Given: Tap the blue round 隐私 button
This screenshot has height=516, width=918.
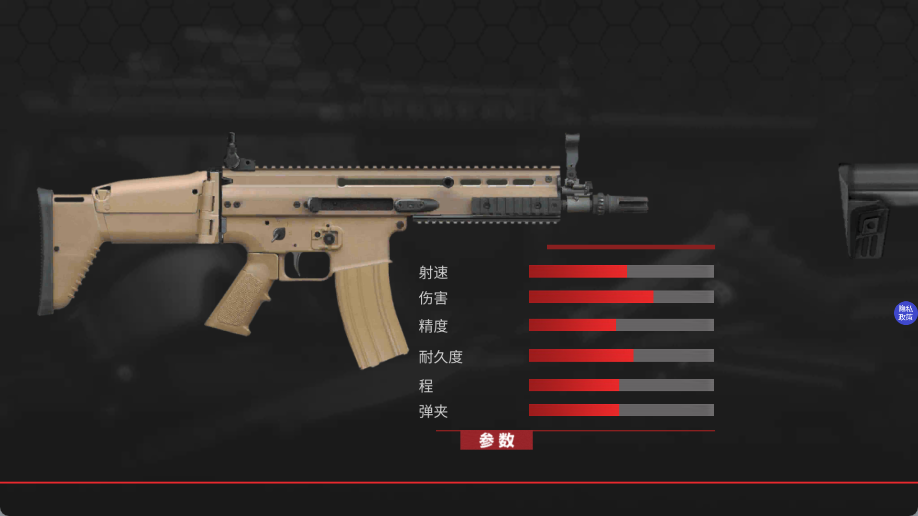Looking at the screenshot, I should pyautogui.click(x=905, y=313).
